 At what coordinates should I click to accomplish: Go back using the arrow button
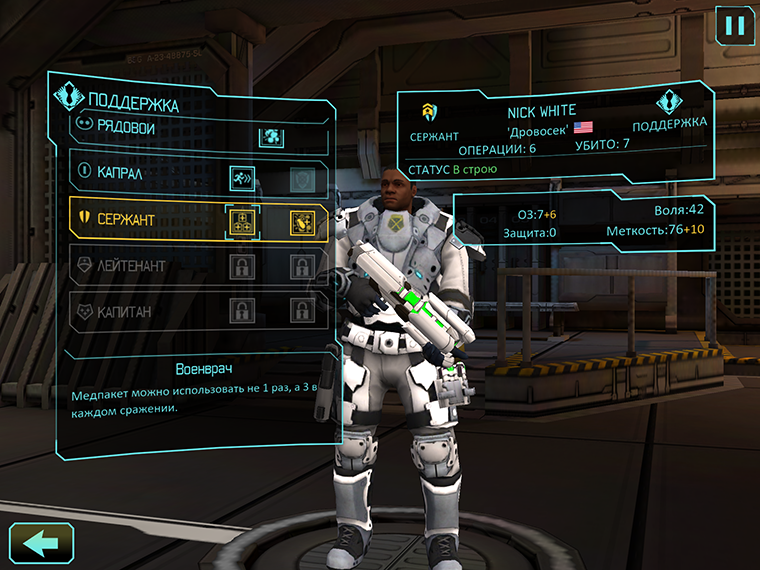tap(41, 544)
